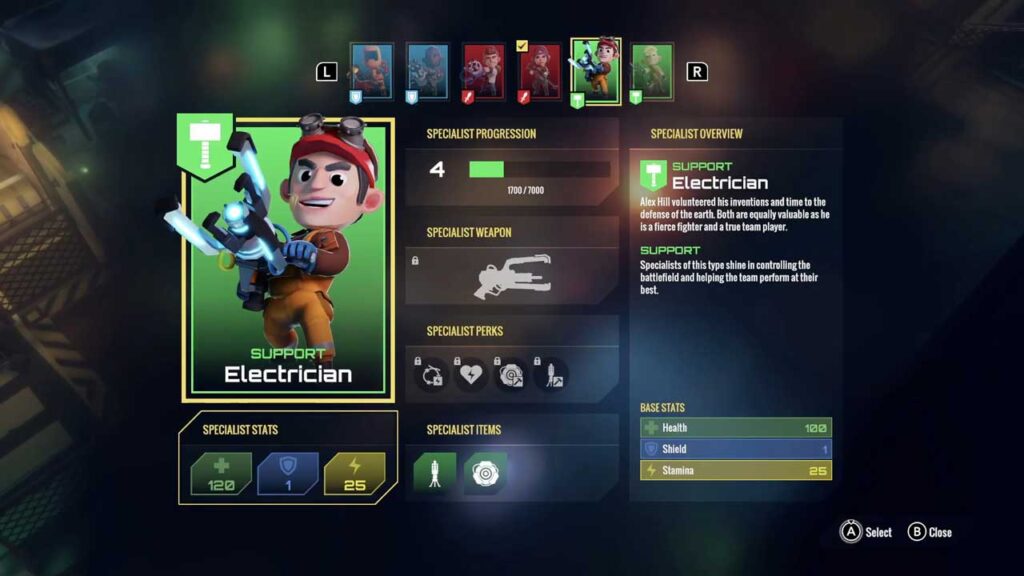The height and width of the screenshot is (576, 1024).
Task: Select the red specialist holding a pink skull
Action: pos(483,71)
